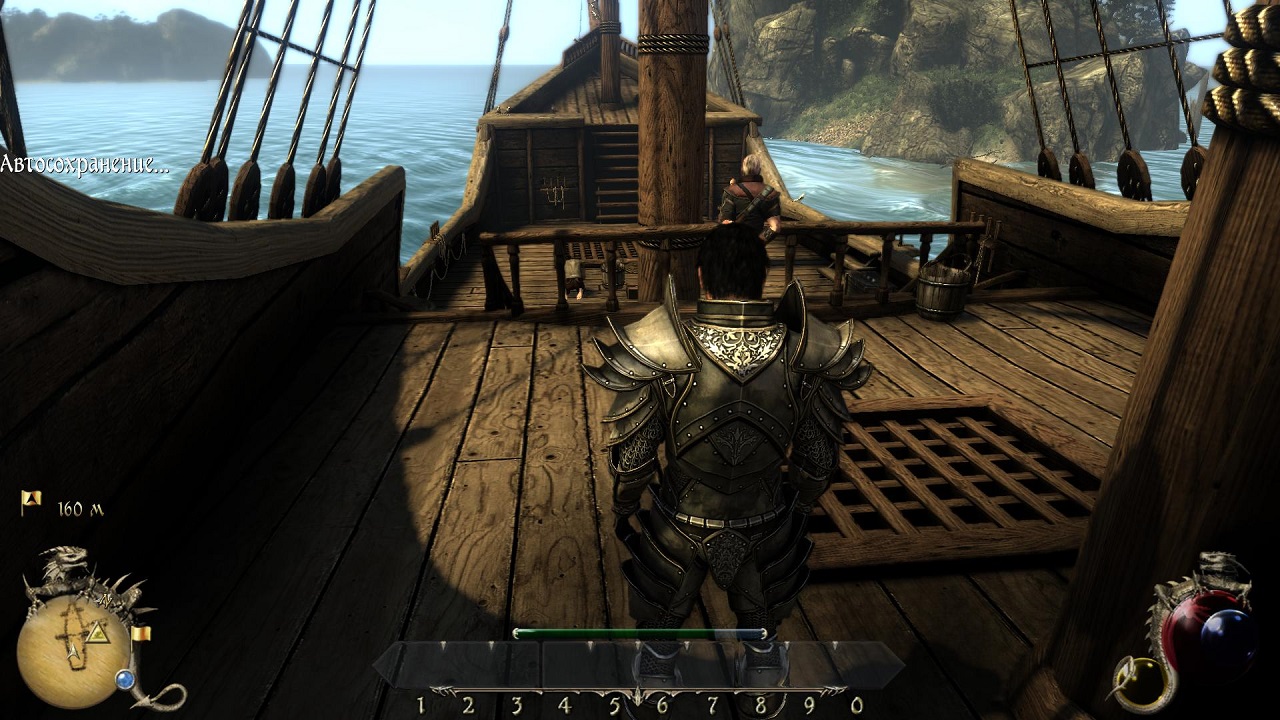The height and width of the screenshot is (720, 1280).
Task: Select the triangle marker on the minimap
Action: tap(98, 633)
